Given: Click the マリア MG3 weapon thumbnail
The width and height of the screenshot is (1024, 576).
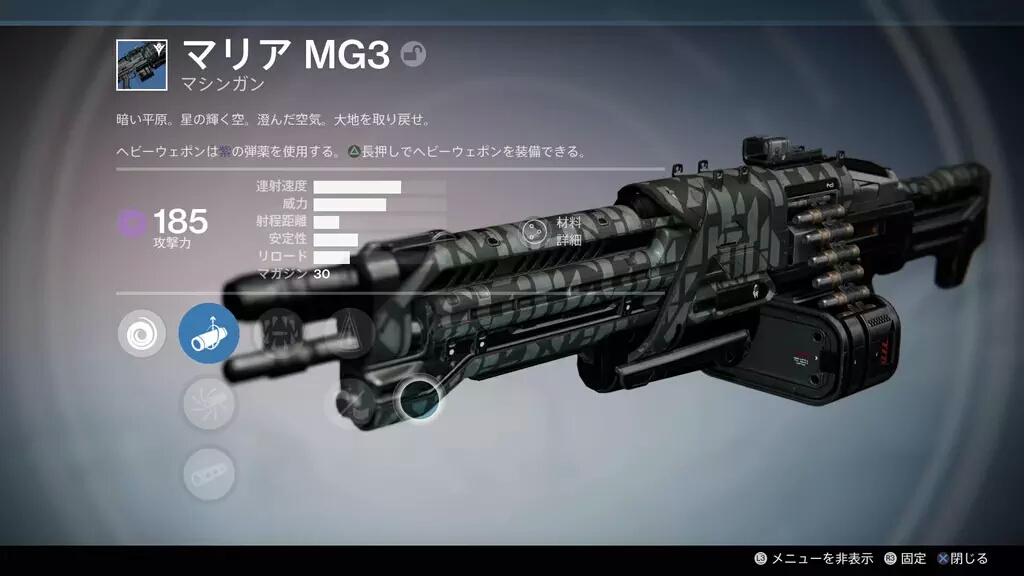Looking at the screenshot, I should point(141,65).
